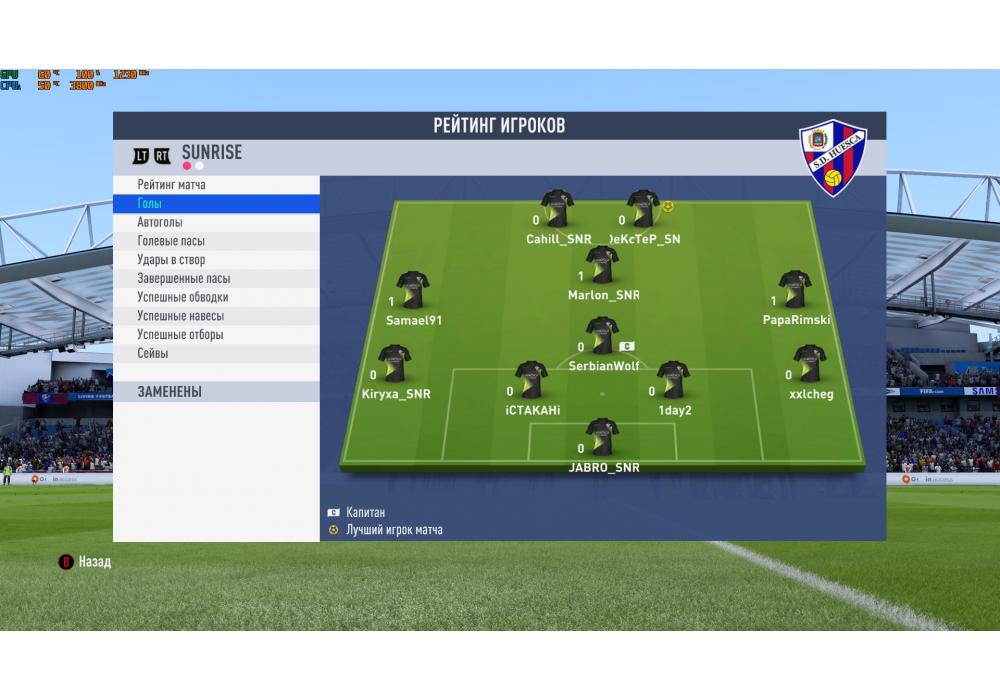Choose goalkeeper JABRO_SNR
Screen dimensions: 1000x700
pos(602,437)
